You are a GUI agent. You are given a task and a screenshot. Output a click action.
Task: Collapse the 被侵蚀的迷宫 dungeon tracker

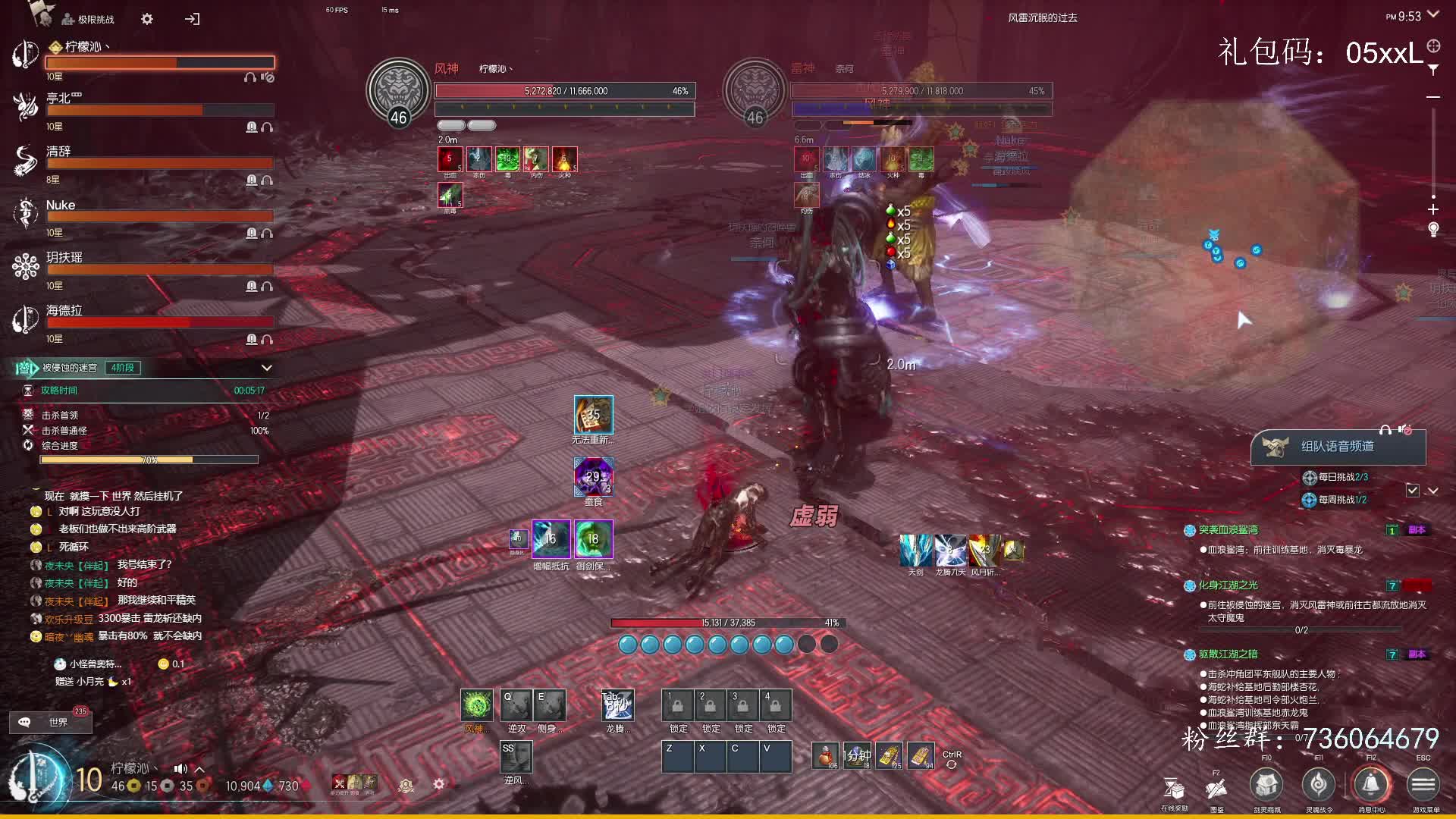pos(267,368)
